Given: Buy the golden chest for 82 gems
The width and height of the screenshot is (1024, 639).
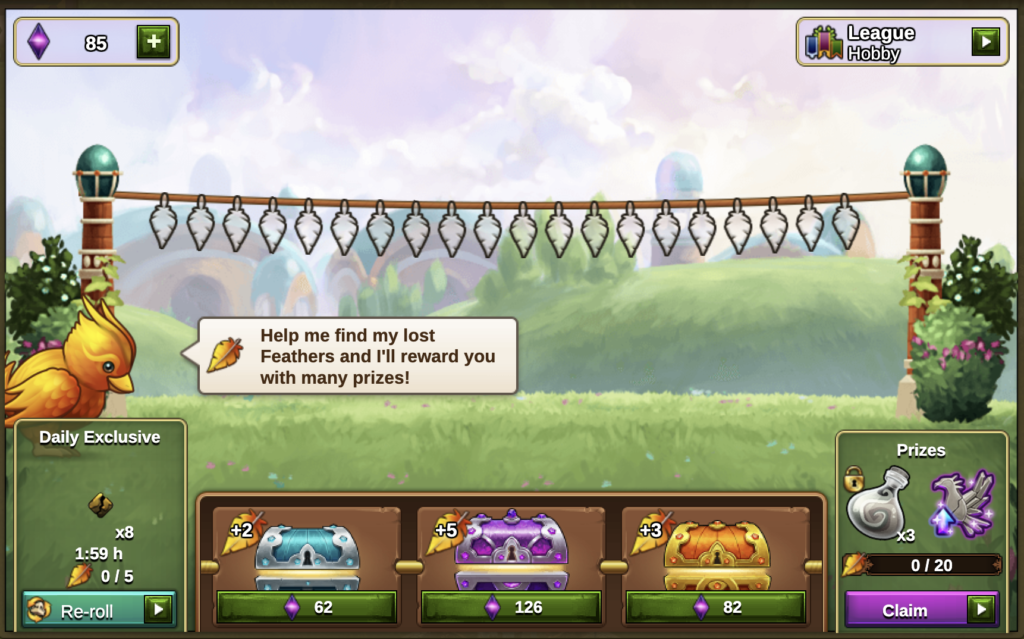Looking at the screenshot, I should pos(716,606).
